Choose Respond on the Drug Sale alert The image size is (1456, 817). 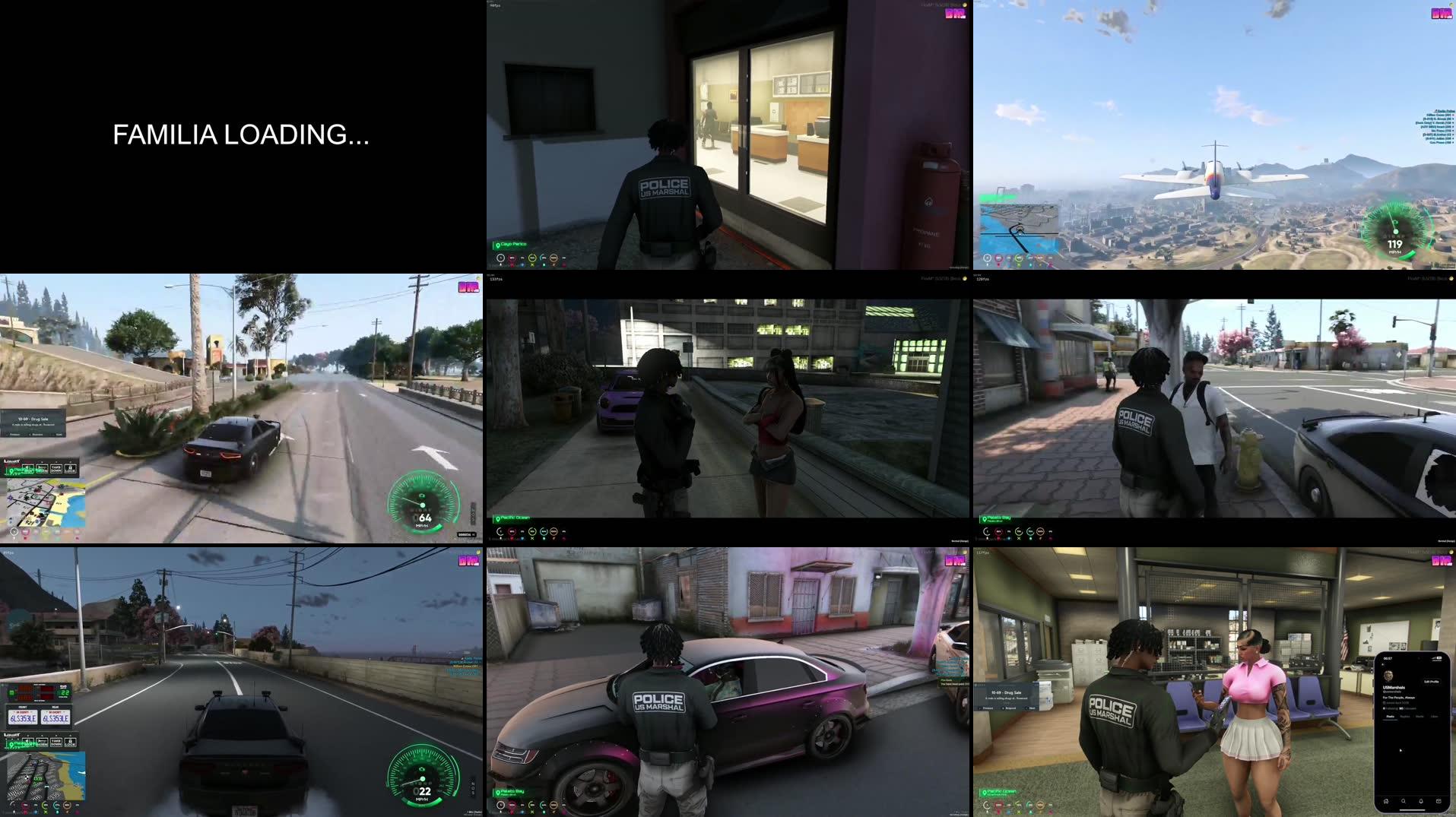click(1008, 708)
